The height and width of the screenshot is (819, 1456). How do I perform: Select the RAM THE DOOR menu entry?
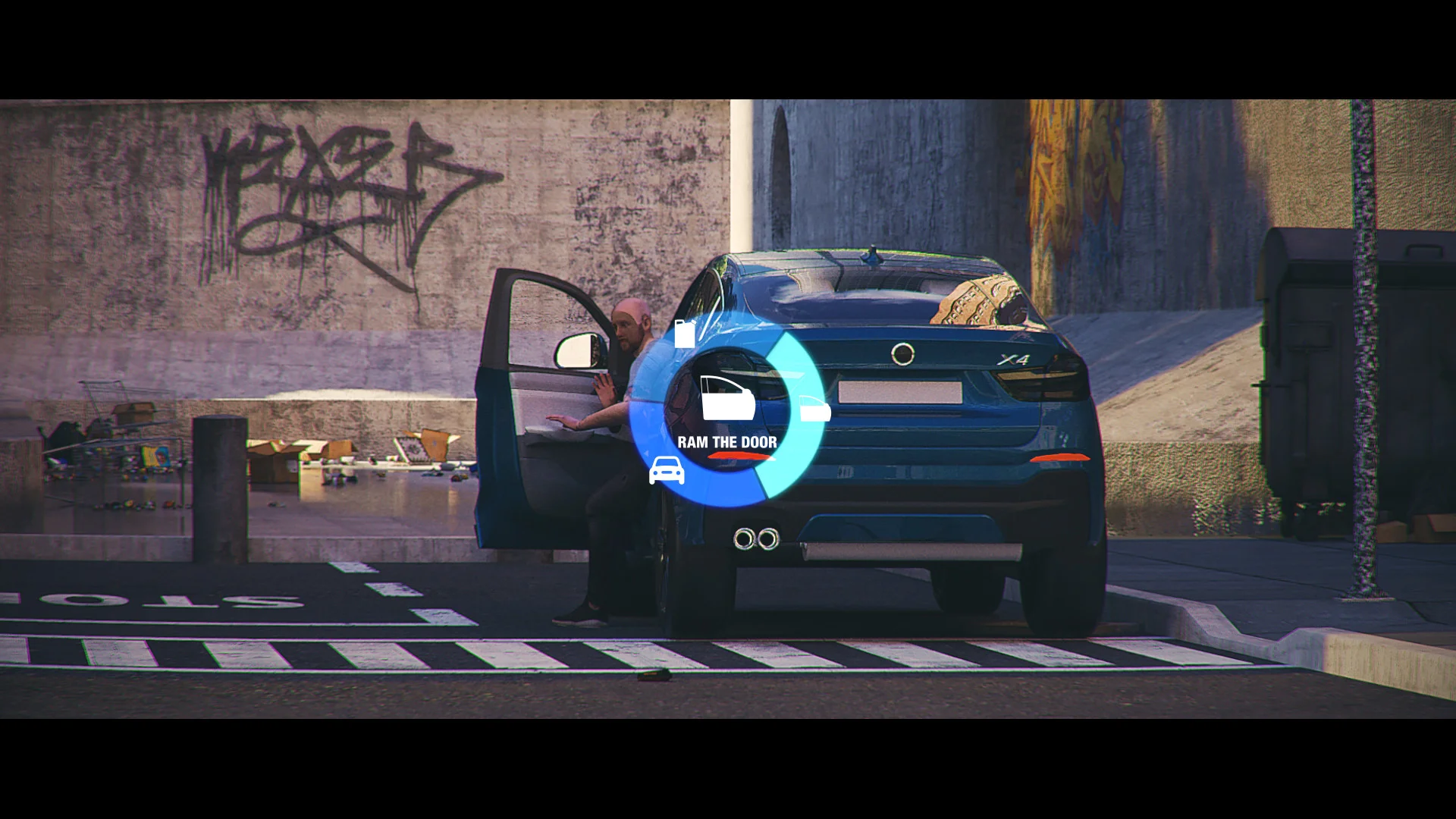coord(726,440)
